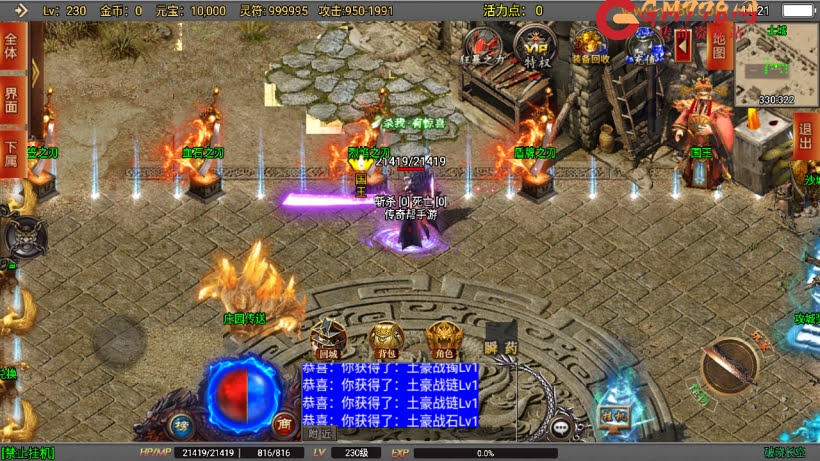The height and width of the screenshot is (461, 820).
Task: Open 装备回收 equipment recycling
Action: [x=587, y=45]
